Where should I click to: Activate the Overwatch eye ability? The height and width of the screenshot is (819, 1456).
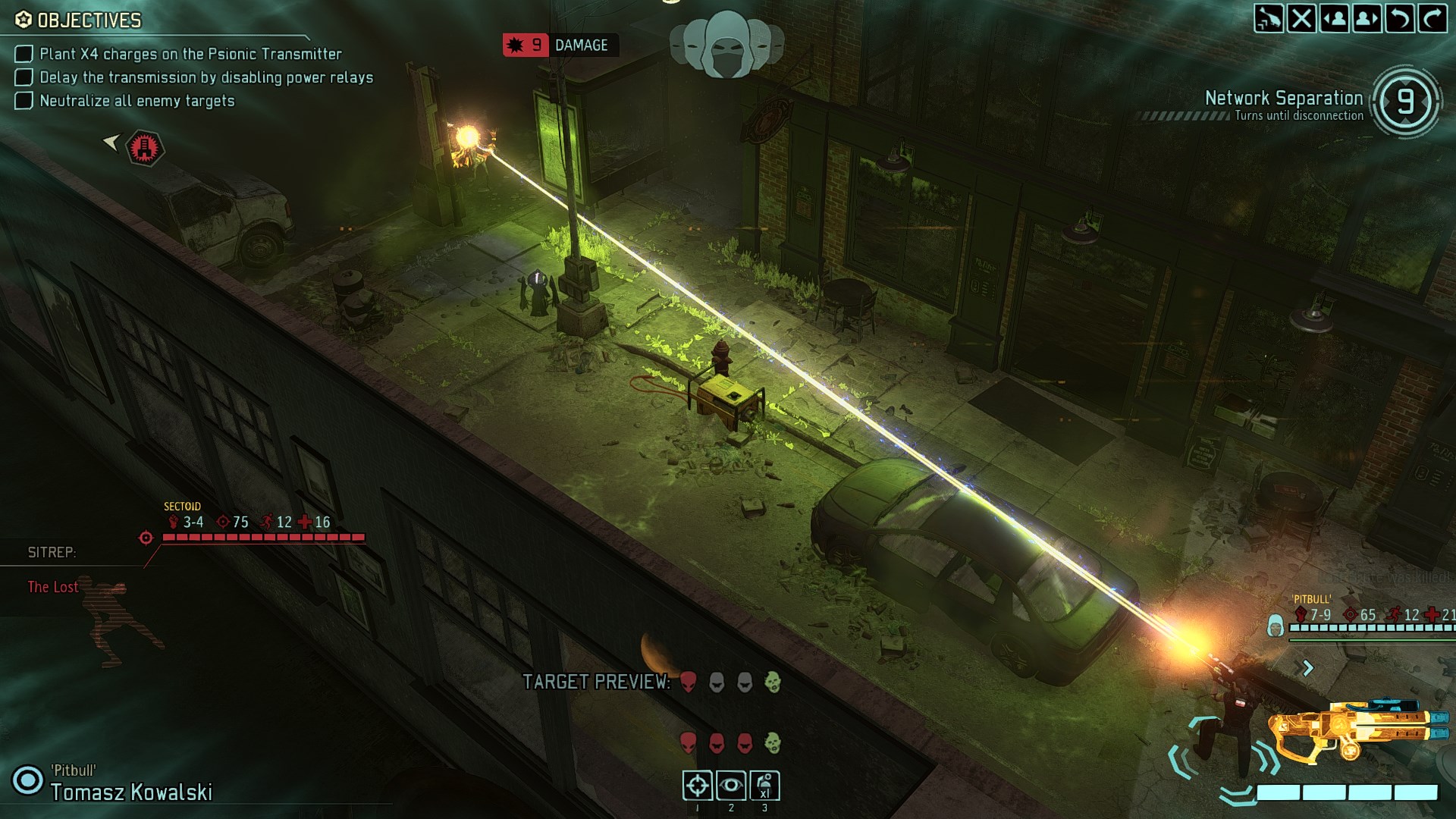[731, 786]
